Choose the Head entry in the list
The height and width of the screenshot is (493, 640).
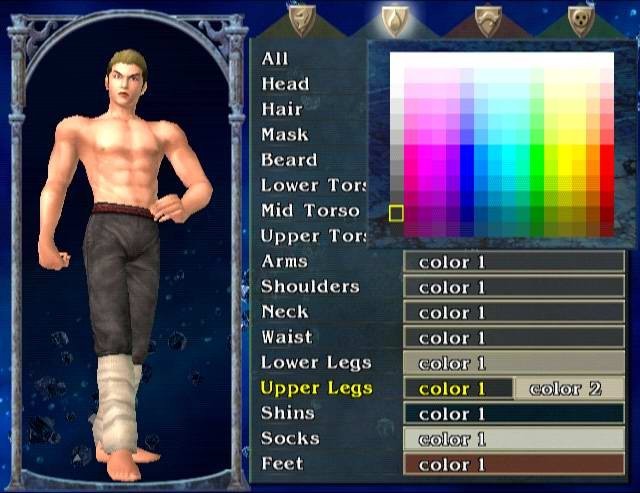[x=285, y=84]
